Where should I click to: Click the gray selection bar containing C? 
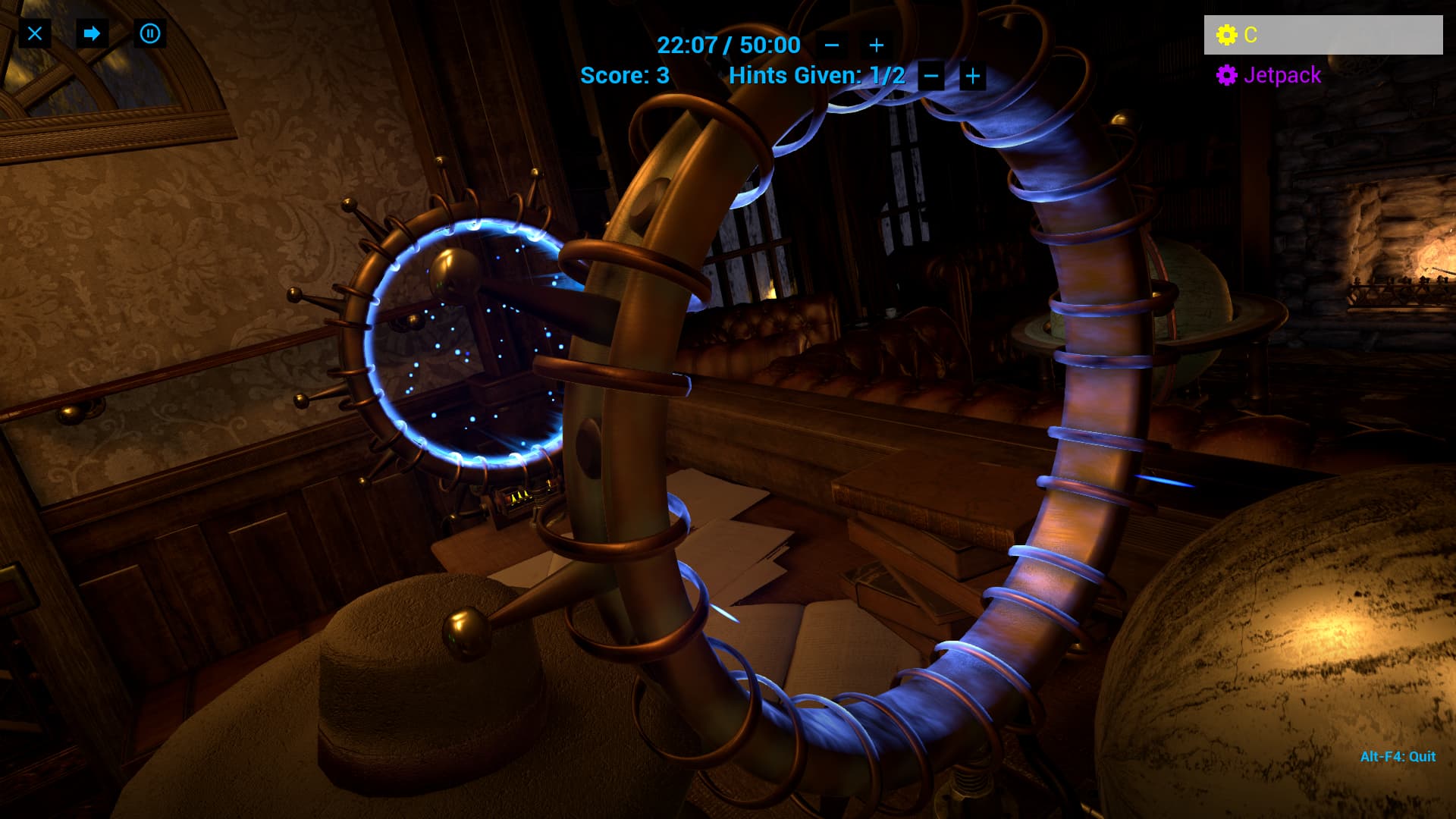pos(1323,34)
